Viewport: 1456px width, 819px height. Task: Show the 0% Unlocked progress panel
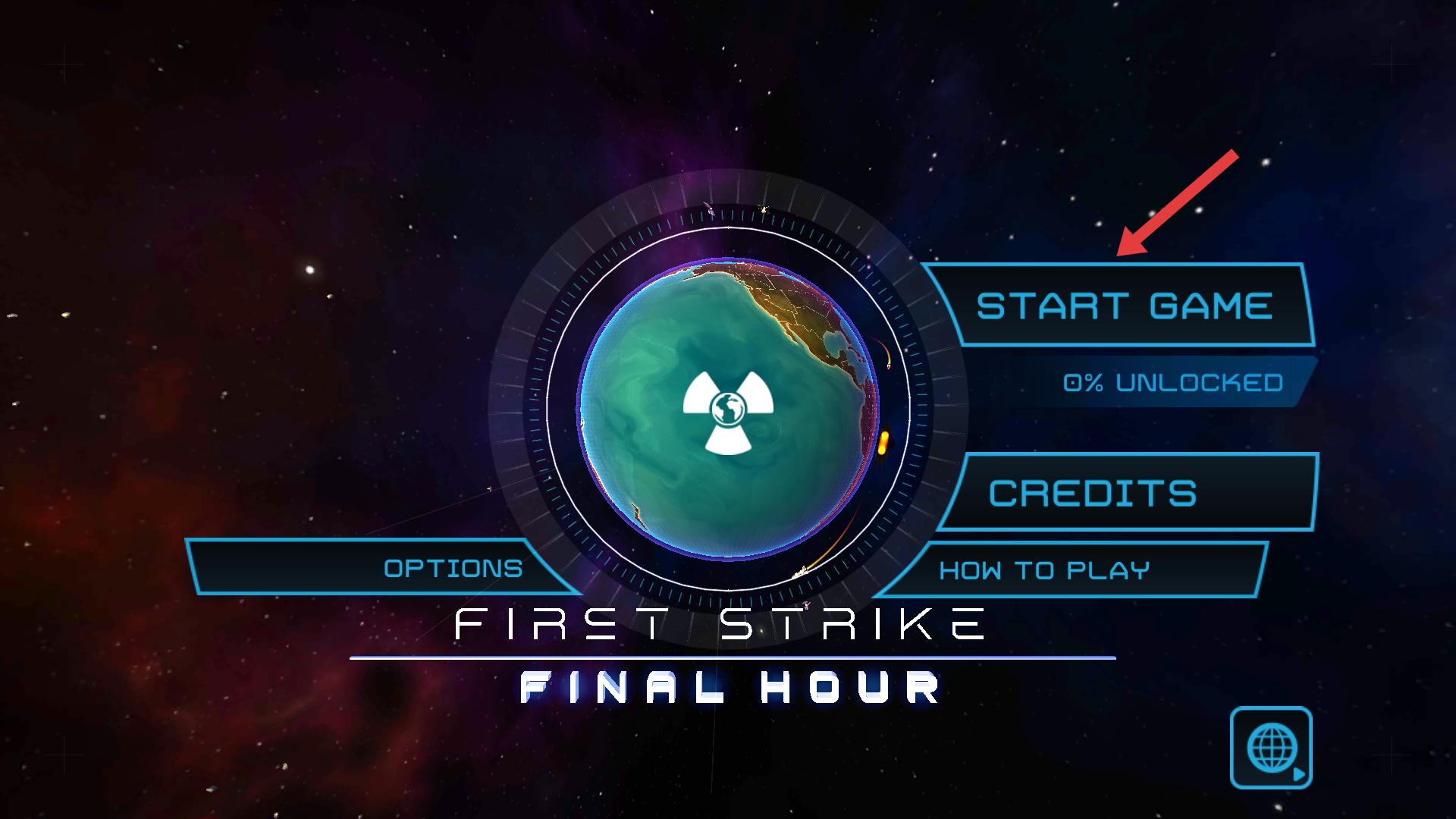click(x=1172, y=382)
